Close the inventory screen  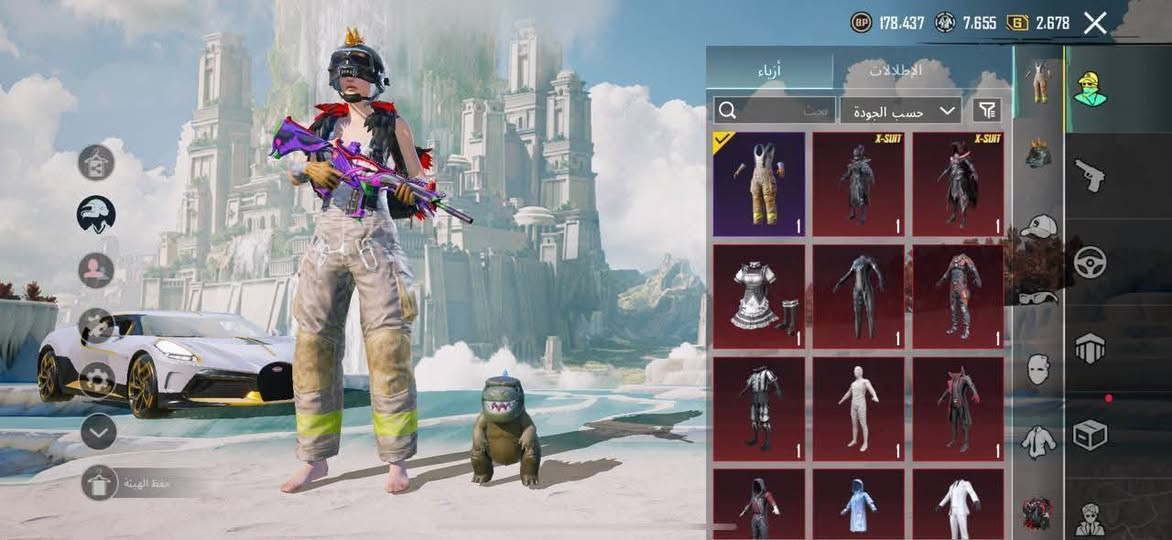pyautogui.click(x=1095, y=23)
